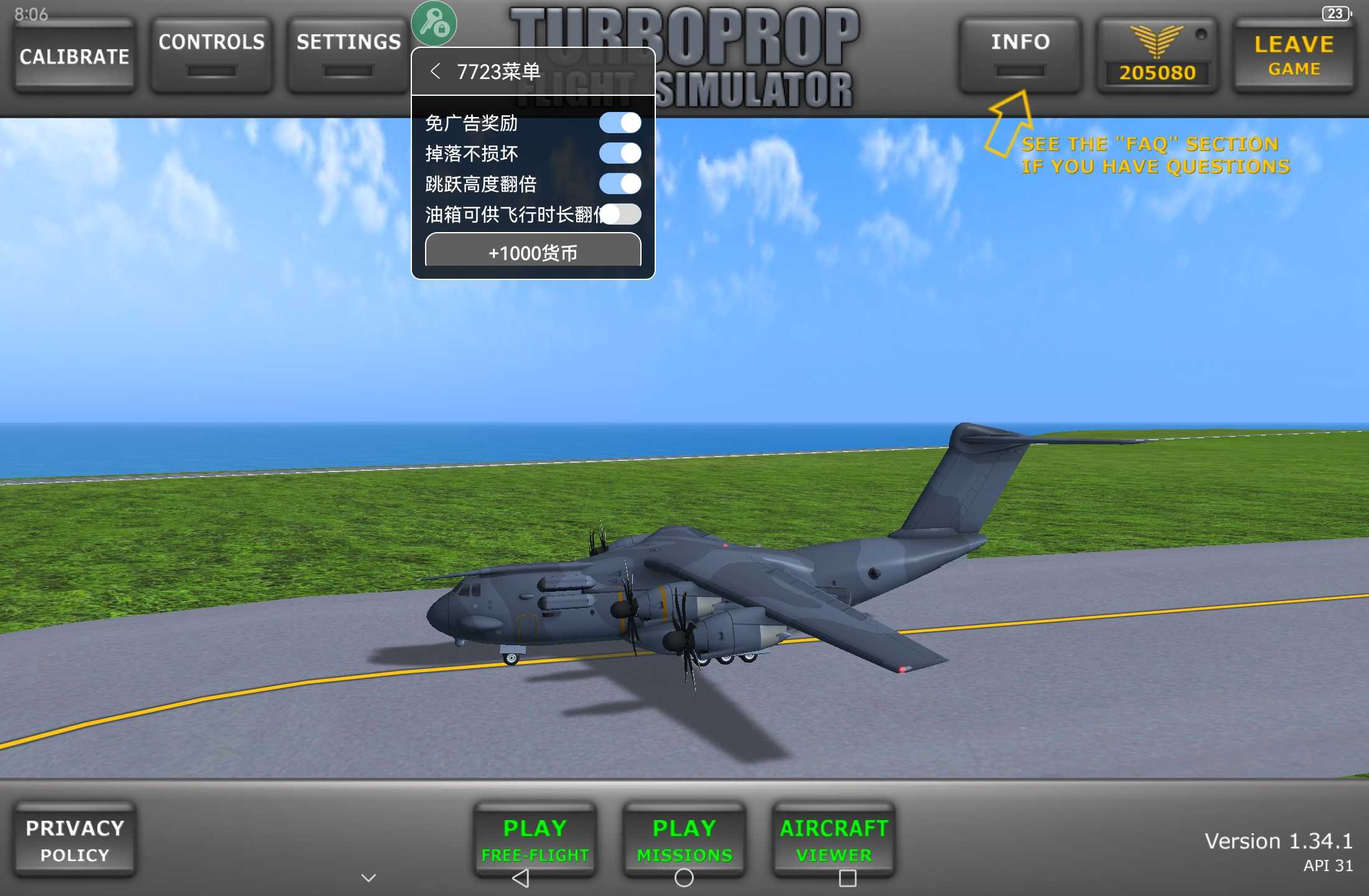This screenshot has height=896, width=1369.
Task: Open the Calibrate button
Action: coord(74,56)
